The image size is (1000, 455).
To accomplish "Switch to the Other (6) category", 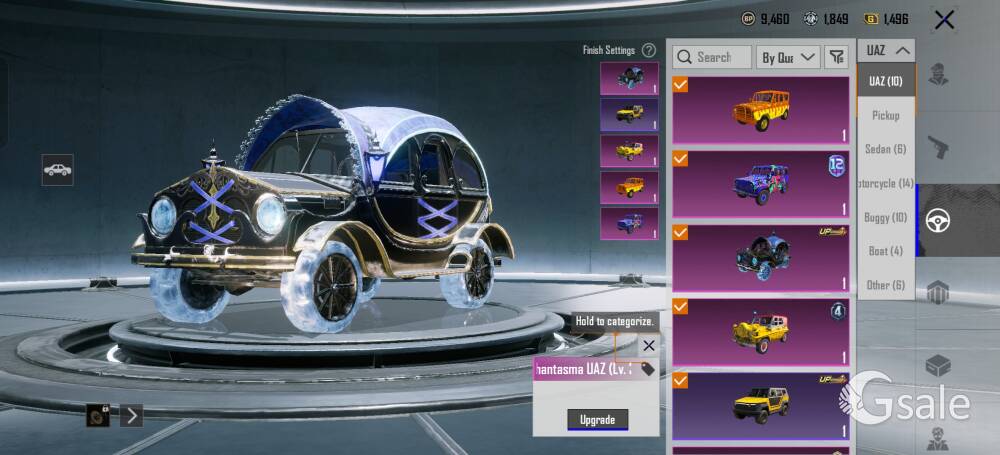I will tap(886, 285).
